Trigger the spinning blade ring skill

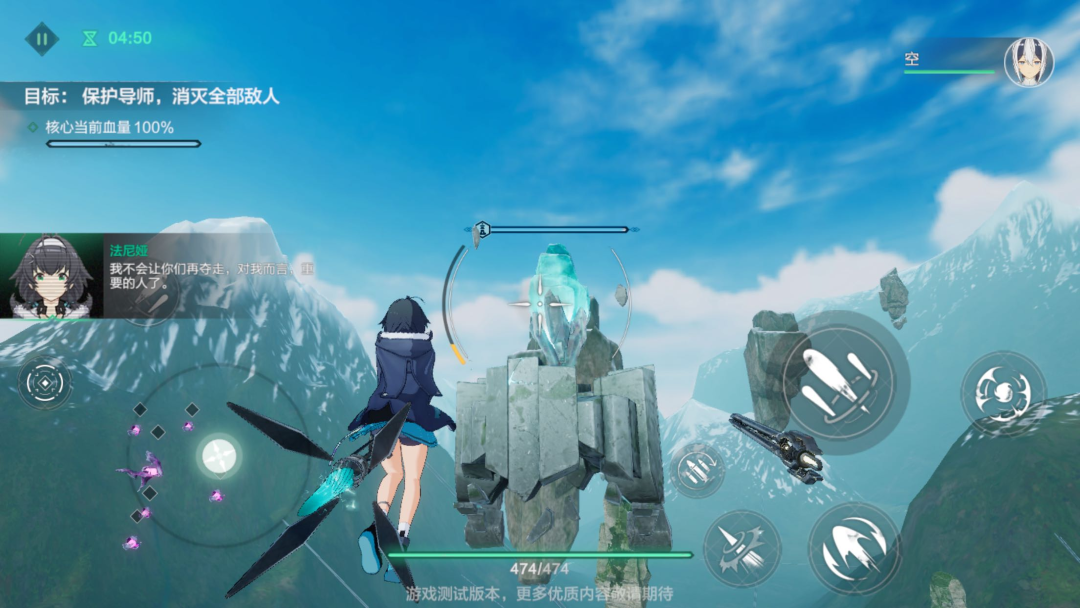(741, 547)
